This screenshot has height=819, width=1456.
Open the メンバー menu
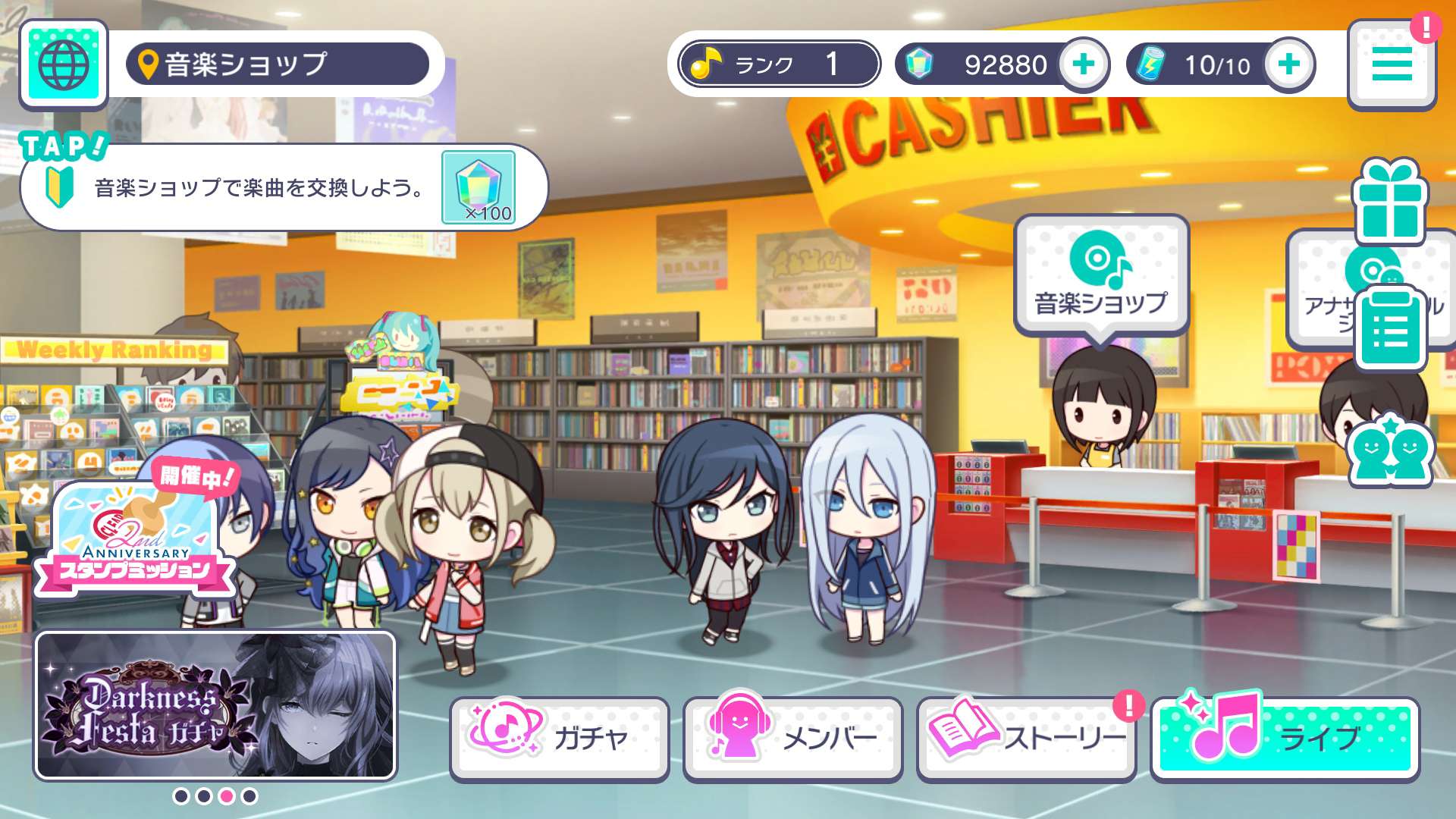792,739
